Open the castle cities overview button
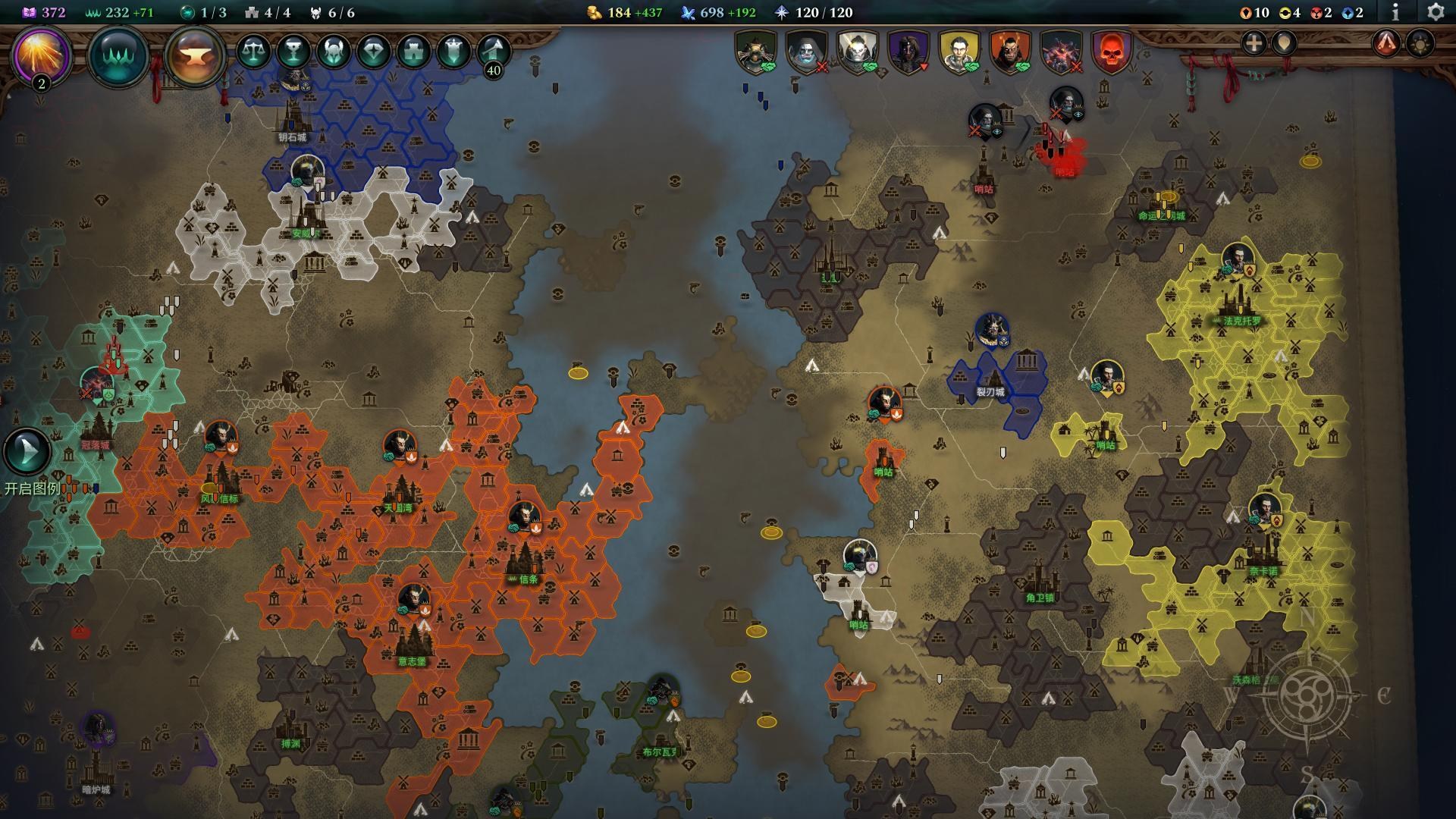Viewport: 1456px width, 819px height. (x=413, y=52)
